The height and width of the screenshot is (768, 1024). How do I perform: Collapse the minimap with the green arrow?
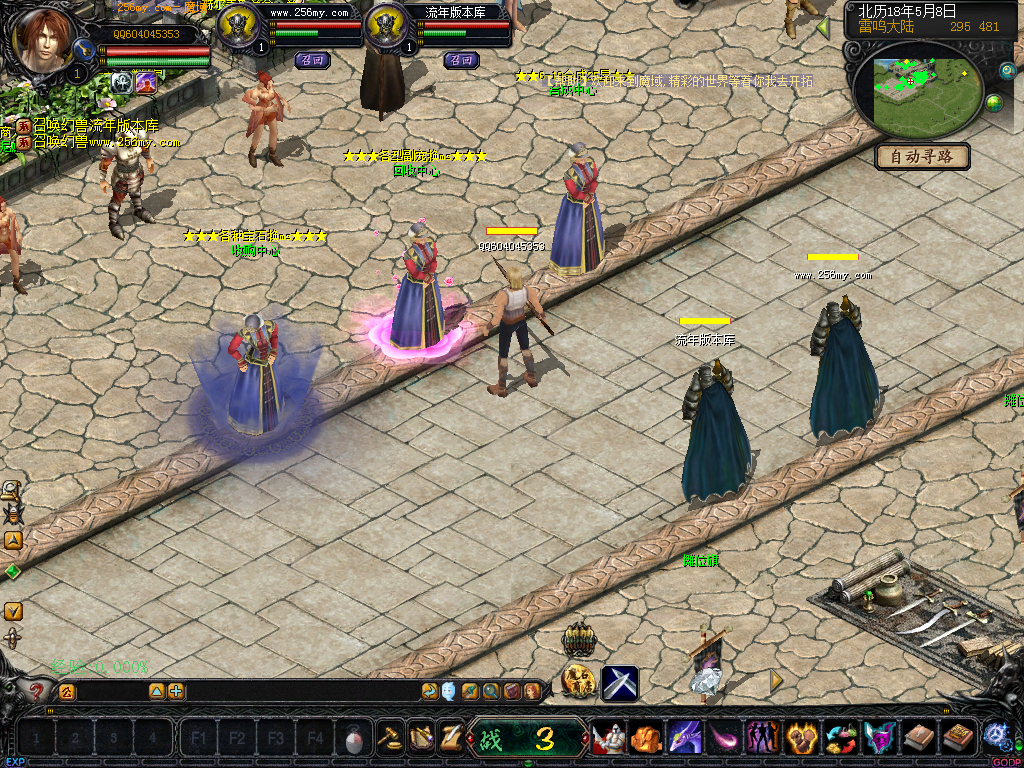(823, 28)
